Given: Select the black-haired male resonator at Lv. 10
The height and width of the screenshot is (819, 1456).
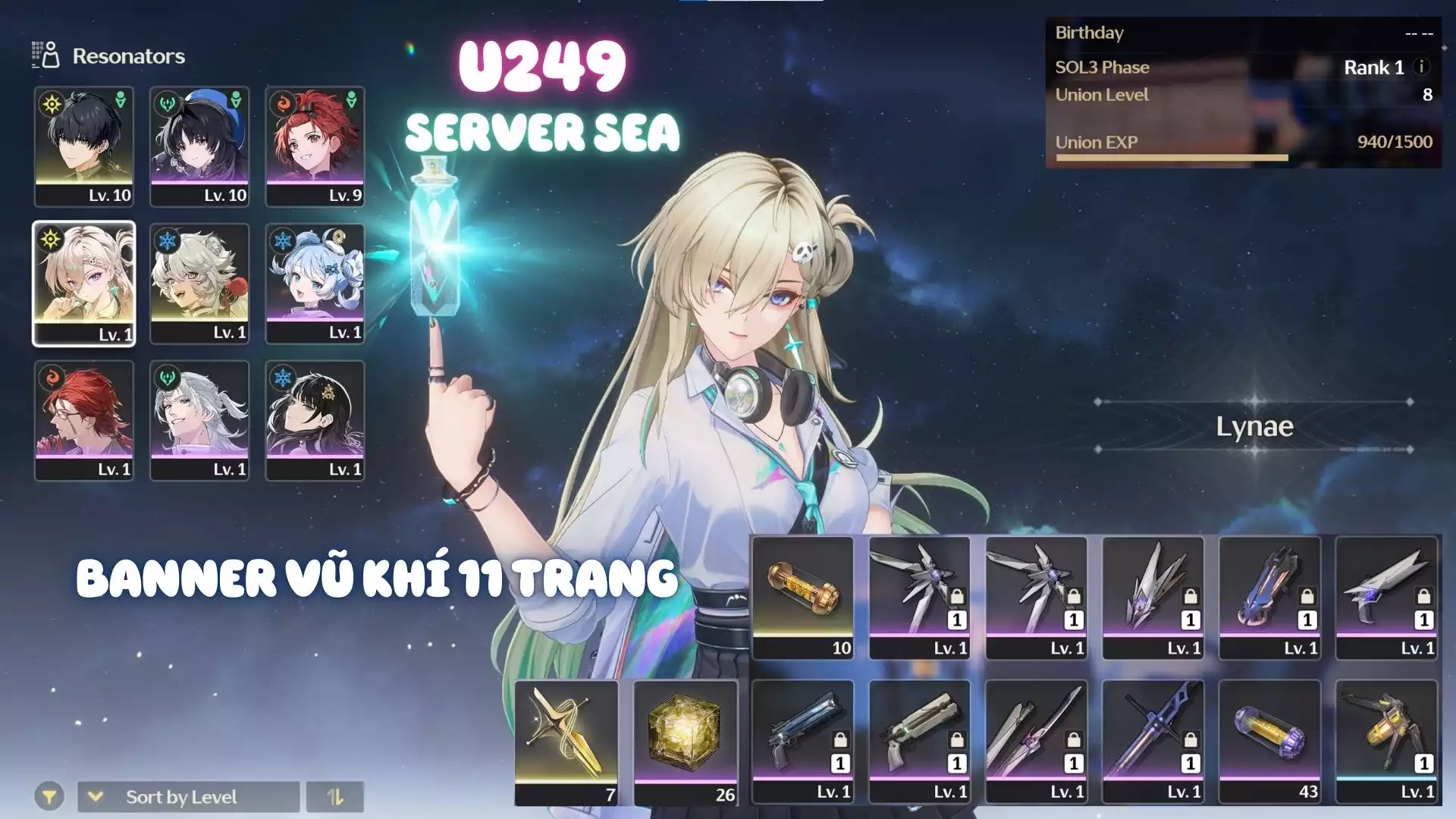Looking at the screenshot, I should click(84, 146).
